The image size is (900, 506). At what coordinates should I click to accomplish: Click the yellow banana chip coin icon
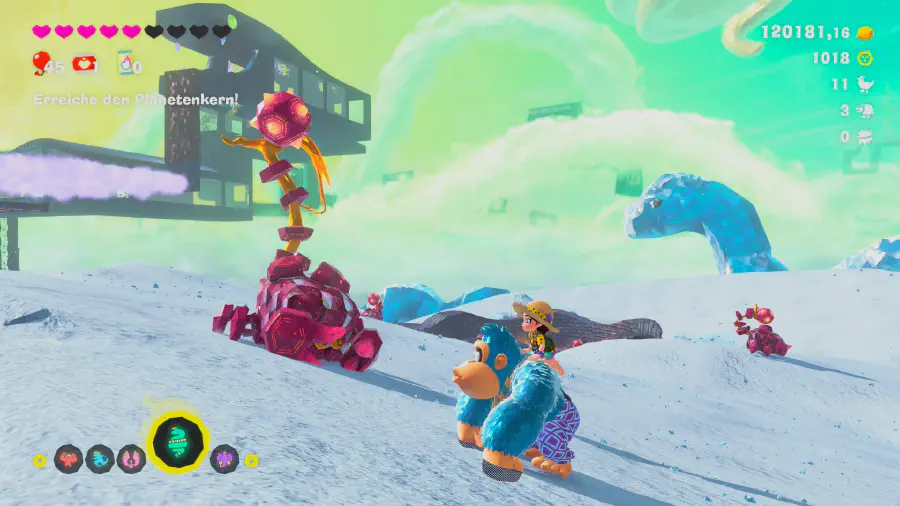(x=866, y=58)
